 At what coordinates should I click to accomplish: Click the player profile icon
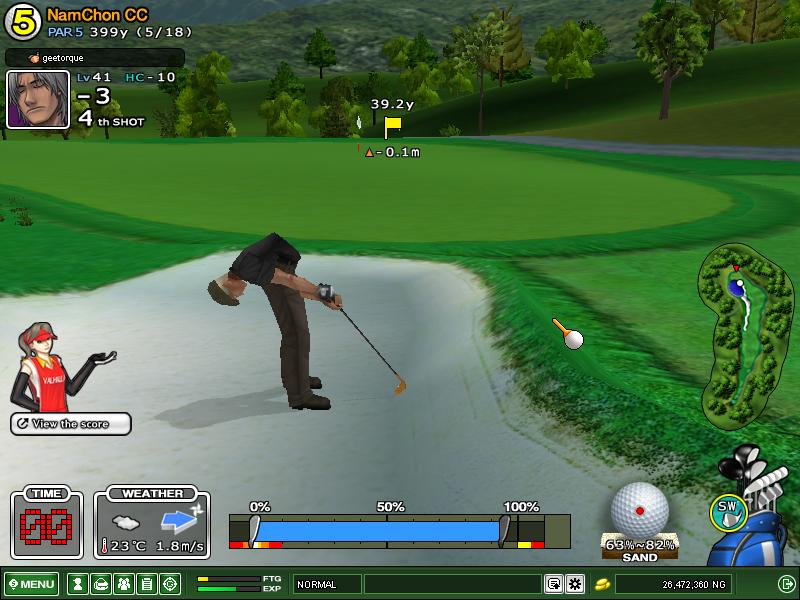[x=76, y=584]
